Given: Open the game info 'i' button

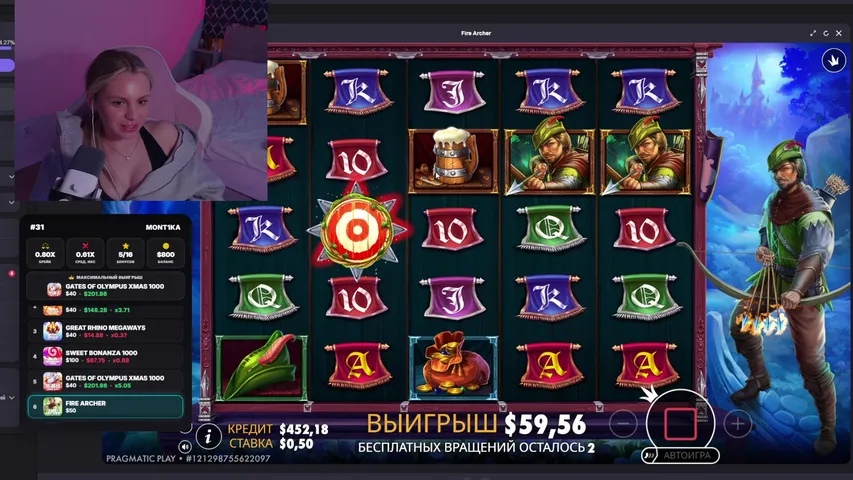Looking at the screenshot, I should pos(209,435).
